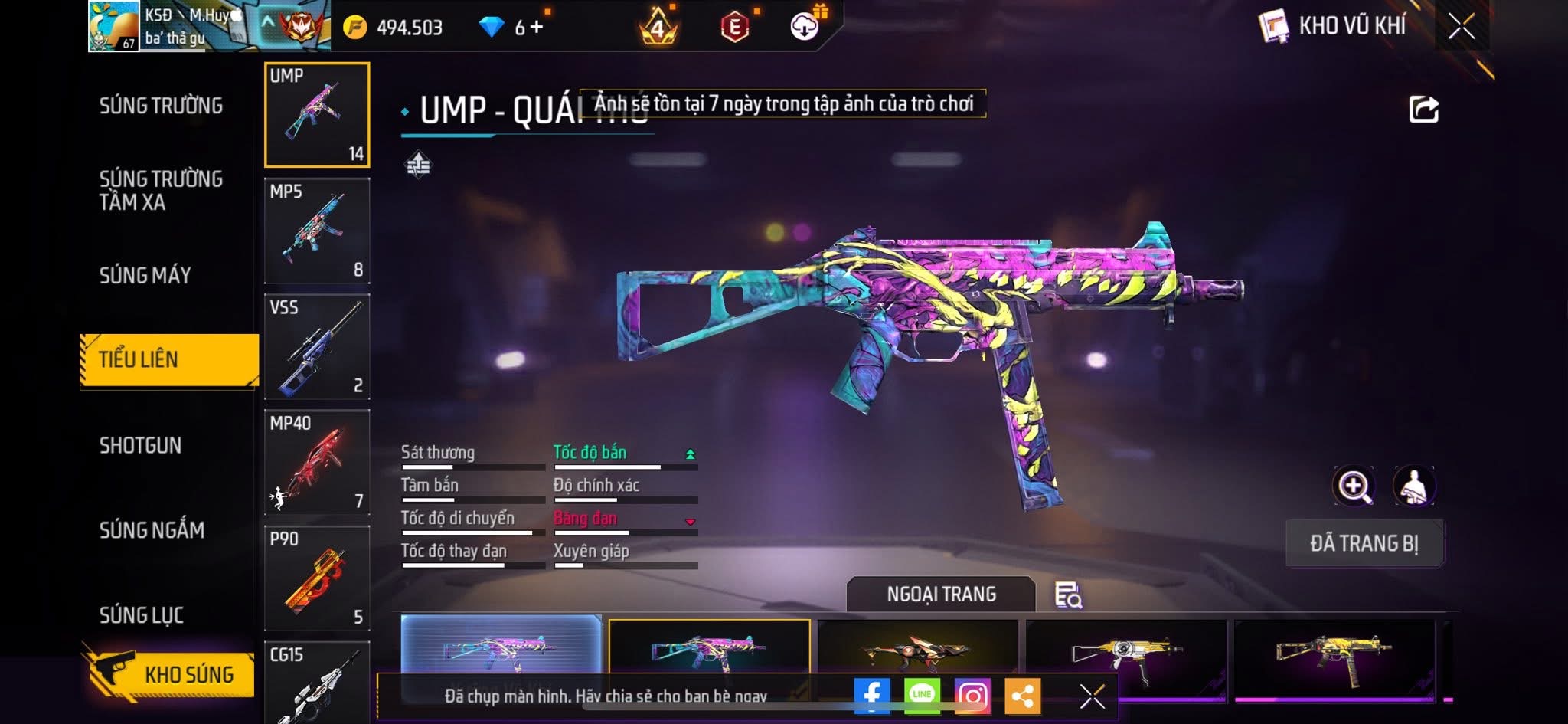
Task: Show the SÚNG NGẮM weapons
Action: 152,529
